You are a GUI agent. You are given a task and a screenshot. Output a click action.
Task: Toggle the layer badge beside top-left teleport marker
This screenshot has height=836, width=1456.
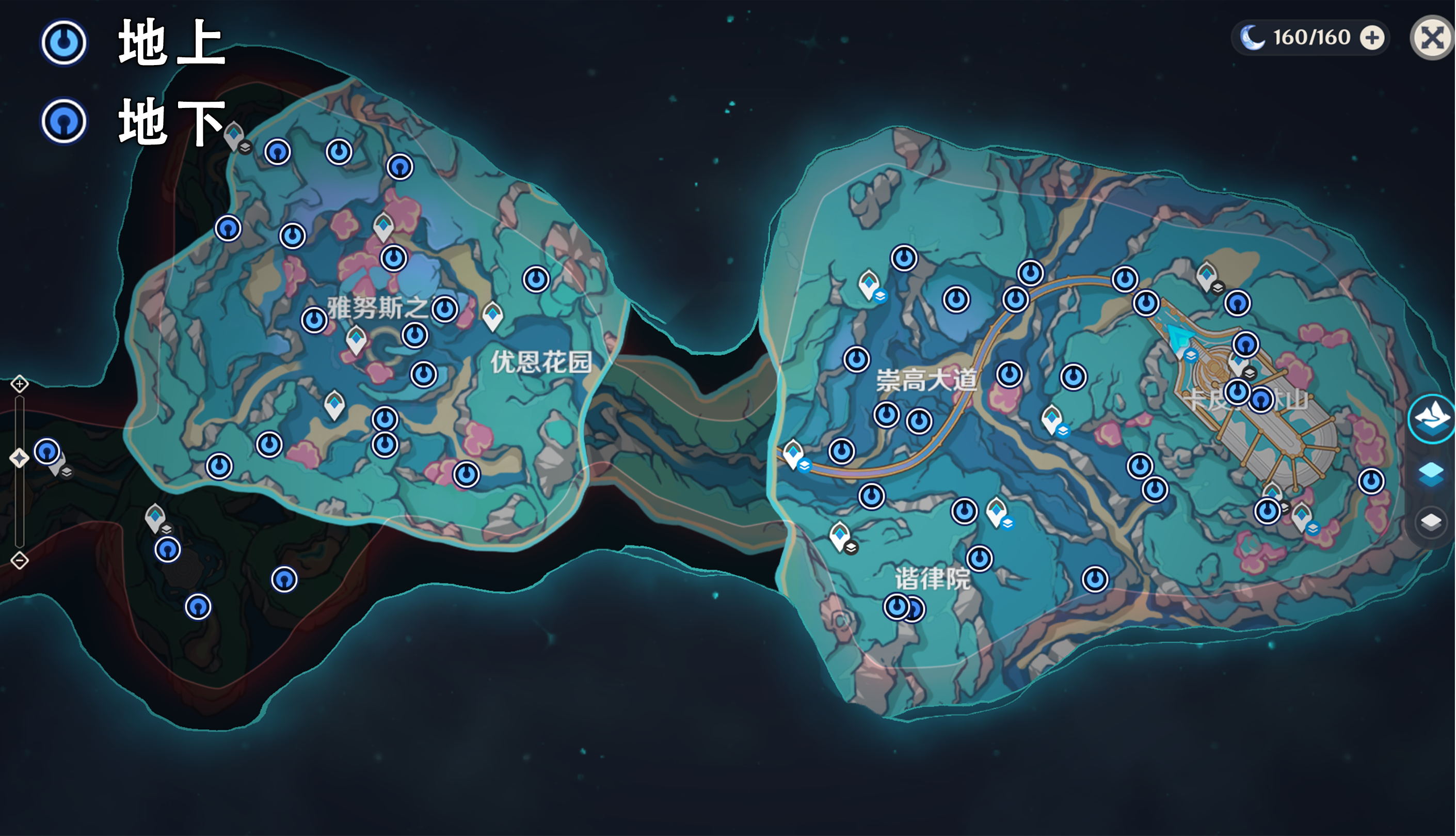coord(246,148)
